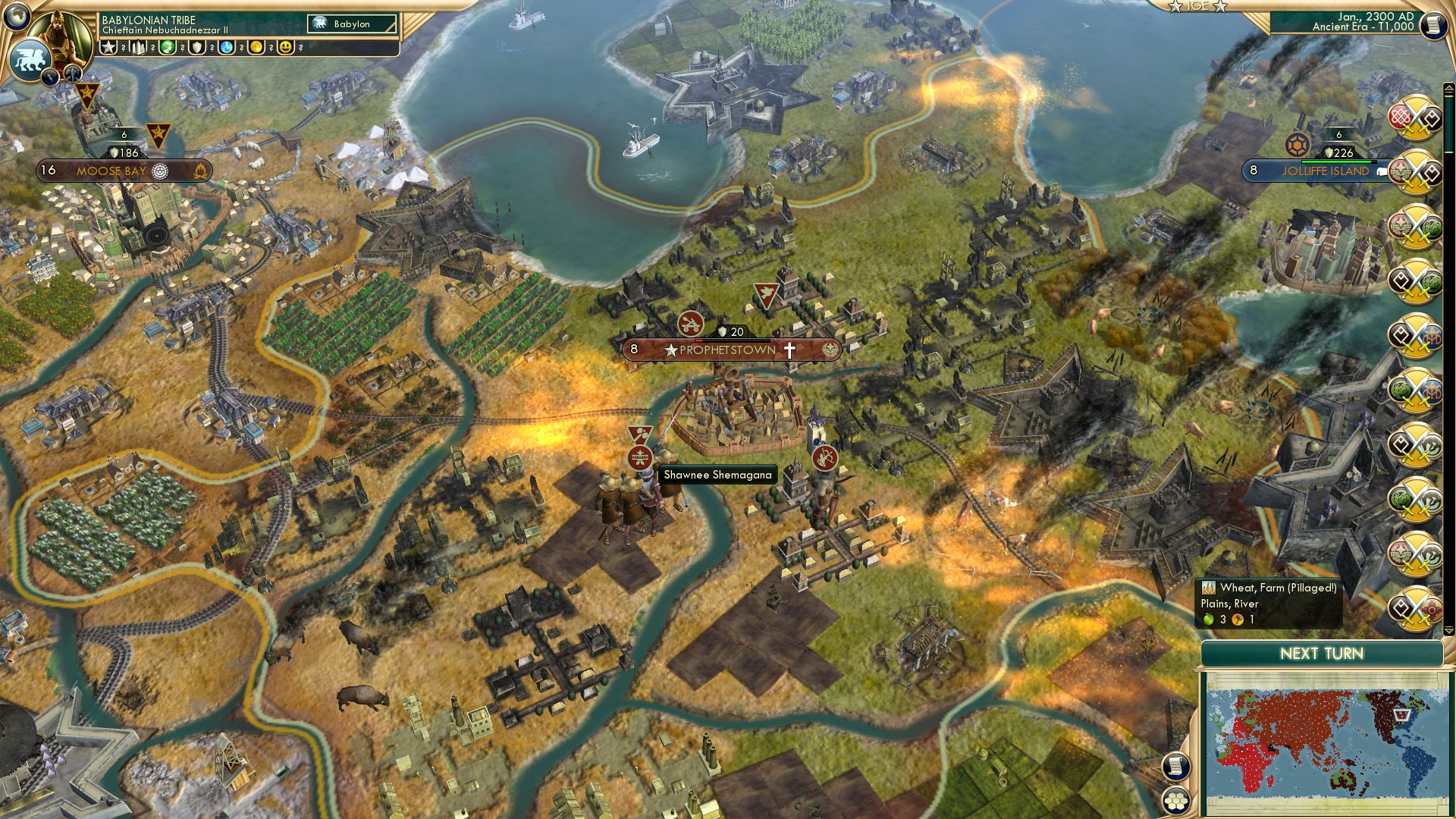This screenshot has width=1456, height=819.
Task: Click the gold coin icon
Action: [x=256, y=47]
